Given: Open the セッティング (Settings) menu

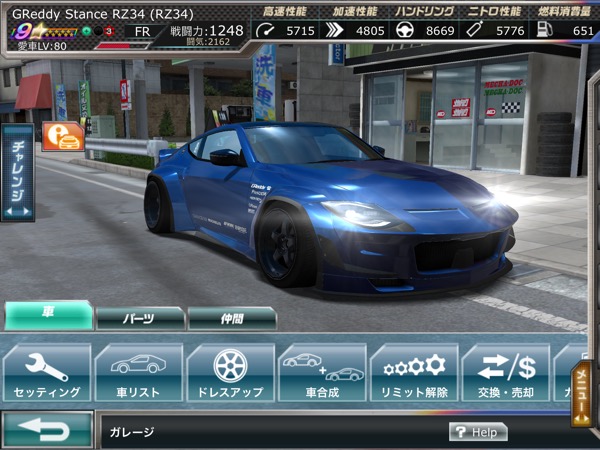Looking at the screenshot, I should 47,372.
